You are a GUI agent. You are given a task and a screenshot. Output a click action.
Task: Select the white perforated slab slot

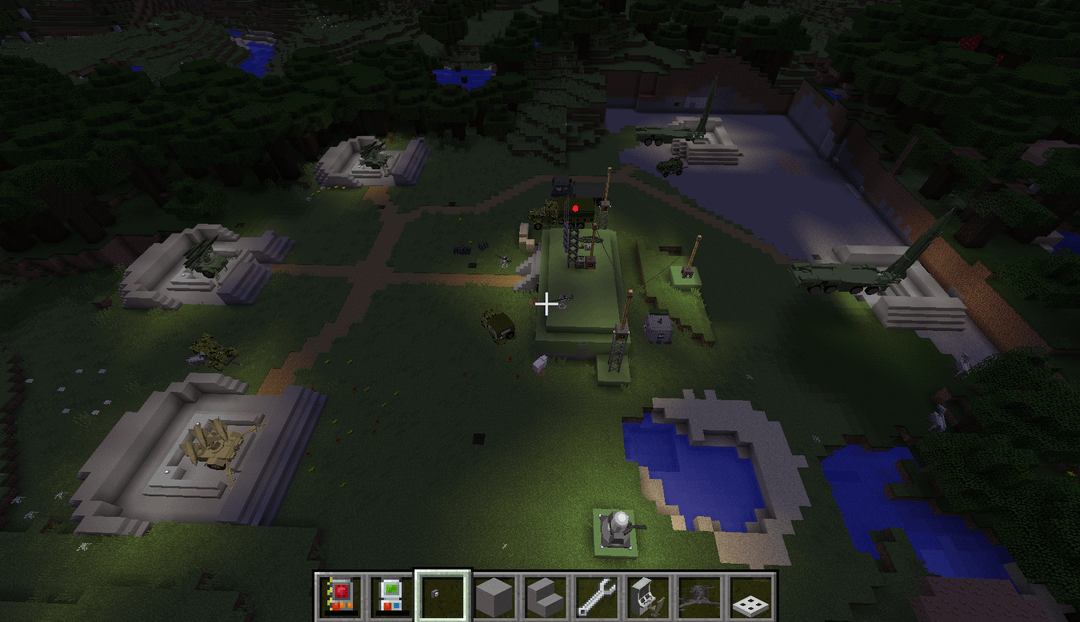751,597
